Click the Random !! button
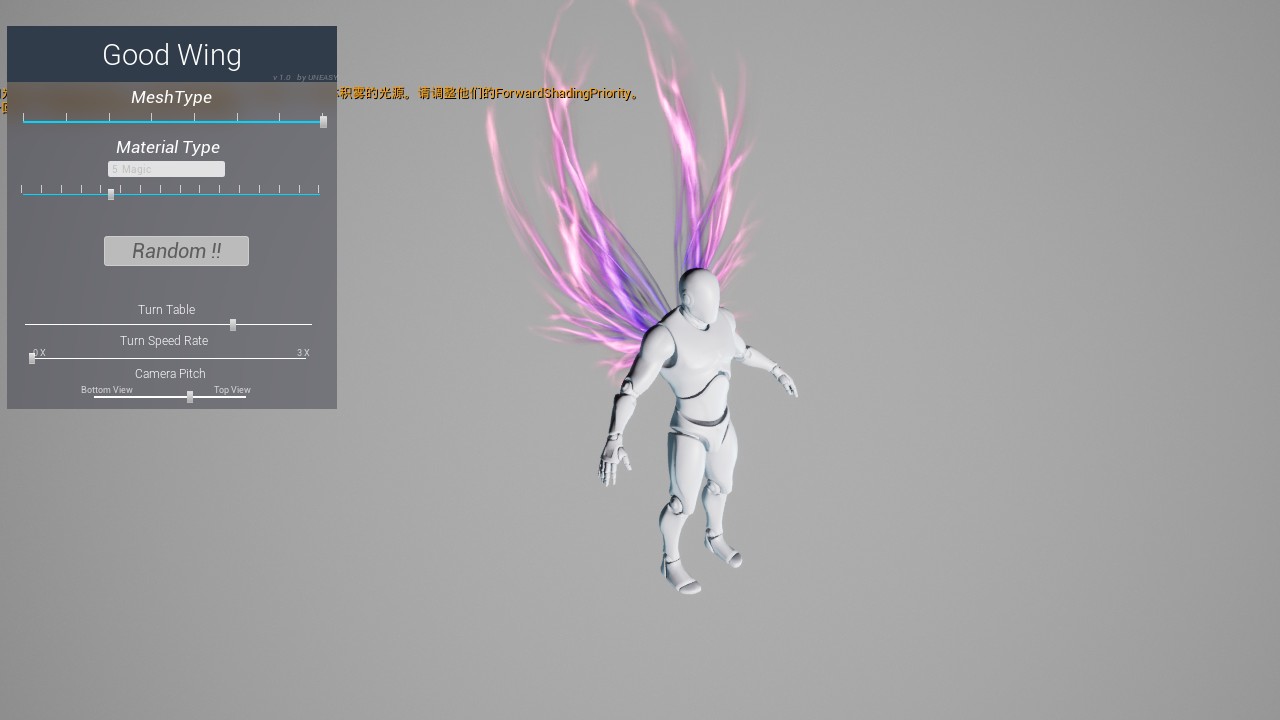This screenshot has height=720, width=1280. [176, 251]
